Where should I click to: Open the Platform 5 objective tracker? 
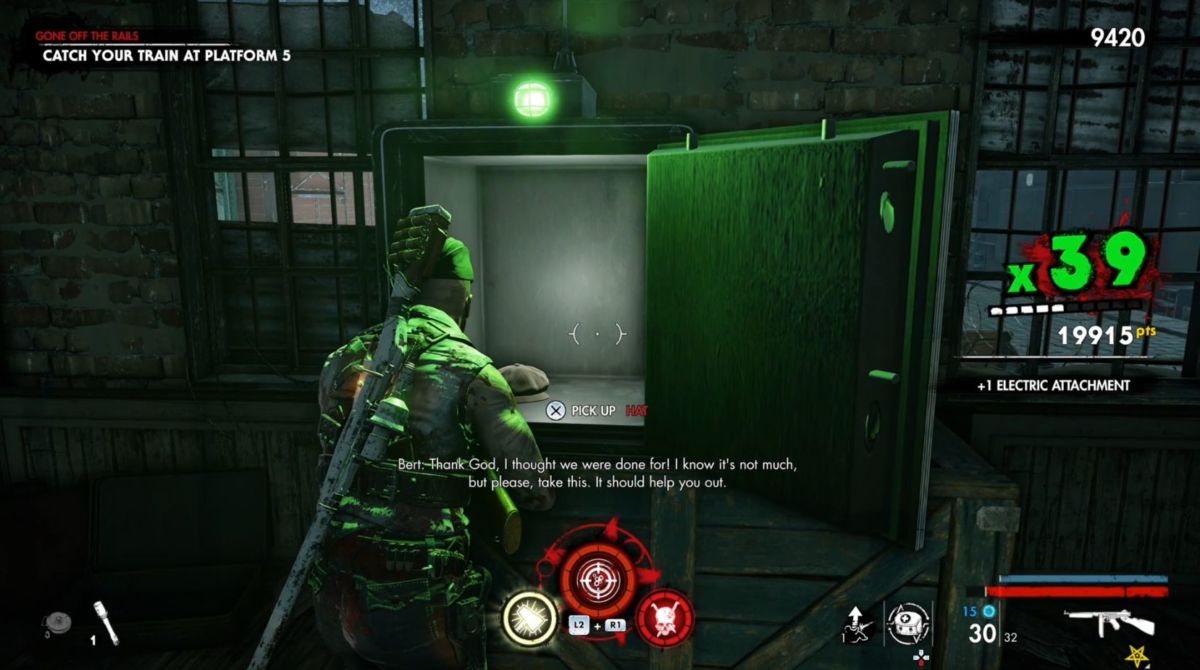click(x=167, y=56)
